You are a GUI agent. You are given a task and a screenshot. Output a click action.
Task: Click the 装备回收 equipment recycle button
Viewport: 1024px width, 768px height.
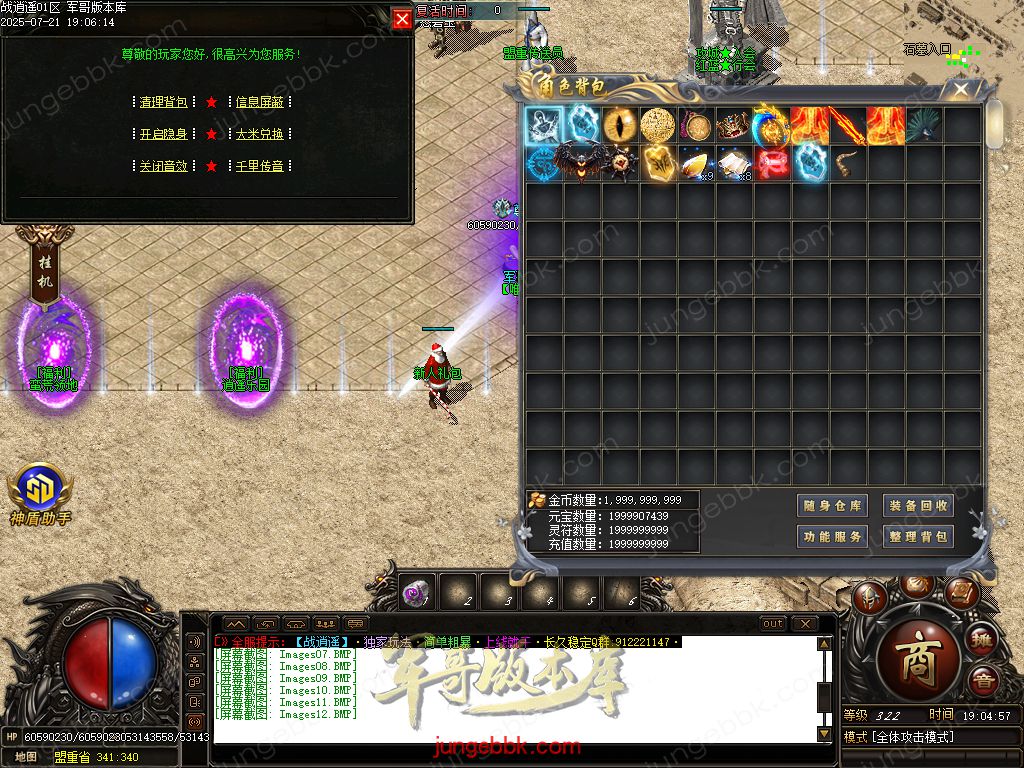tap(918, 506)
